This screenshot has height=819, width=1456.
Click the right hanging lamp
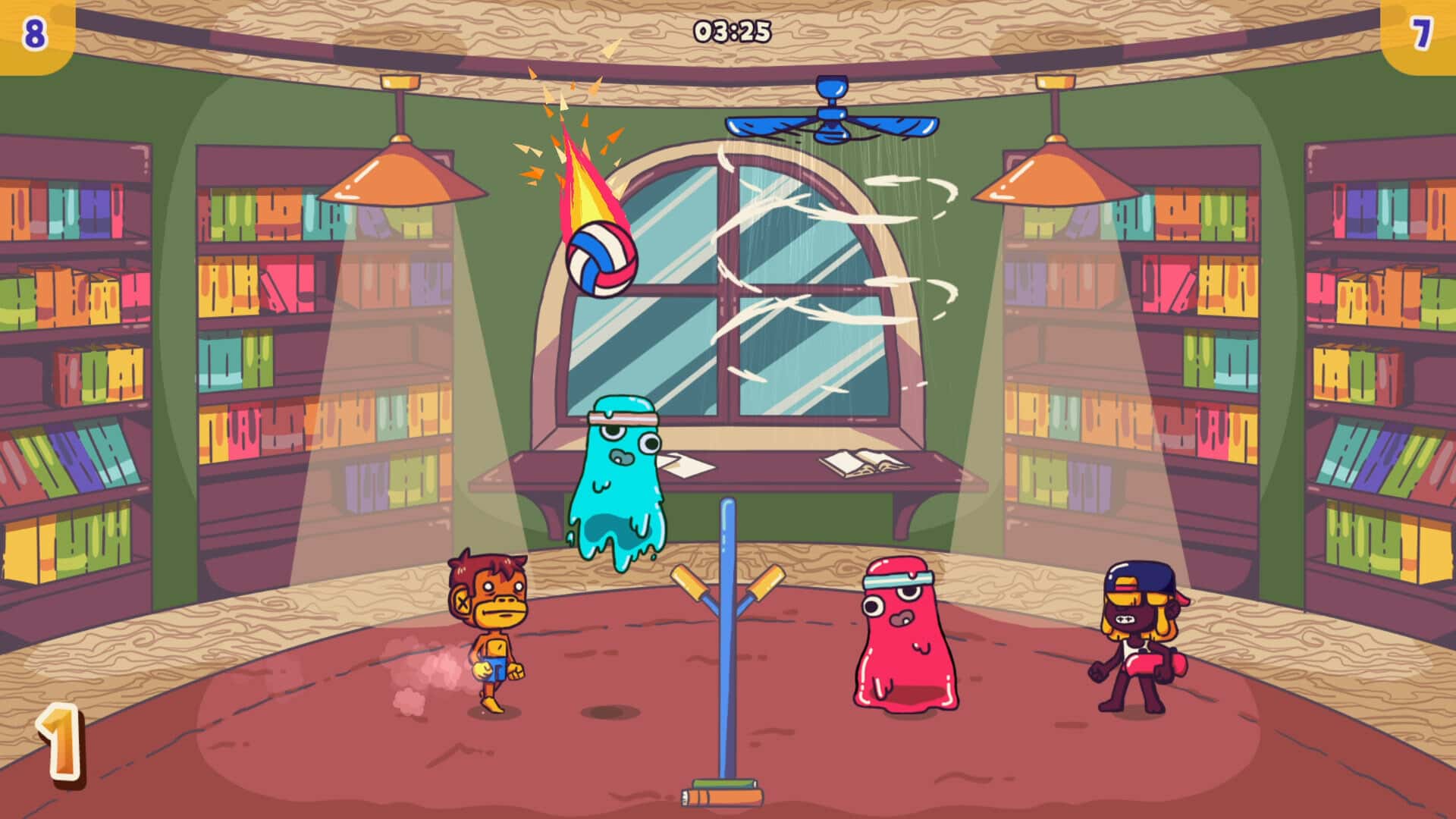pos(1054,174)
